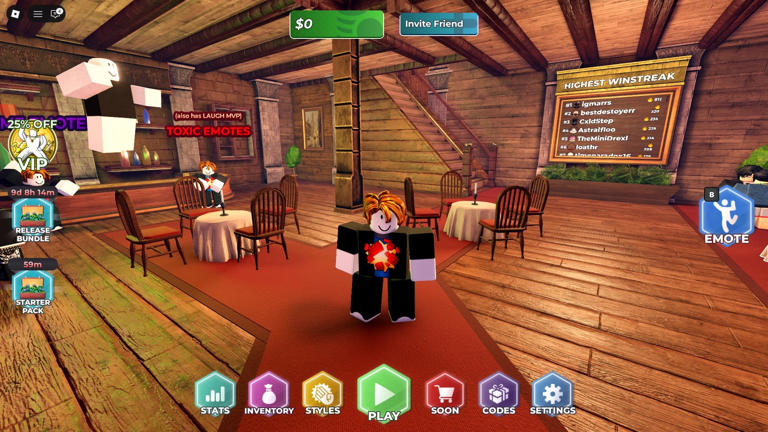The image size is (768, 432).
Task: Open the Roblox logo menu
Action: (x=15, y=14)
